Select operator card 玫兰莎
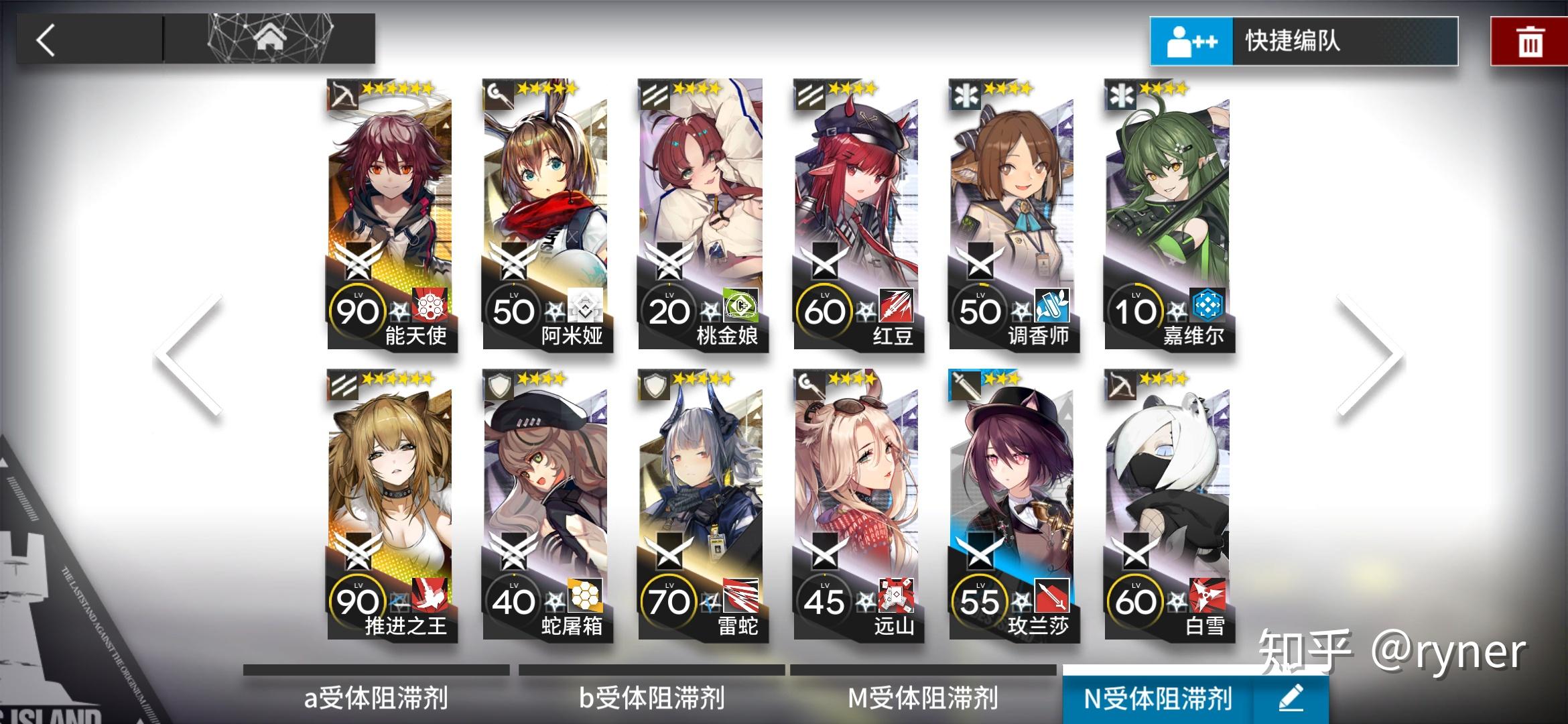Viewport: 1568px width, 724px height. pyautogui.click(x=1012, y=505)
